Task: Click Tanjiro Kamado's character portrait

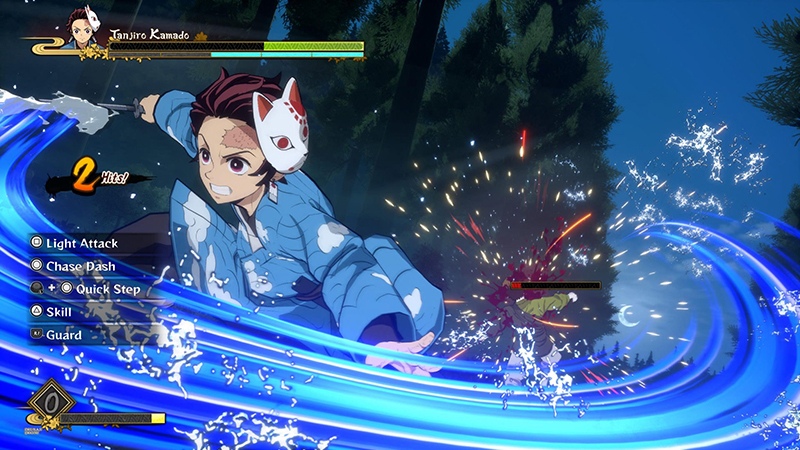Action: 80,29
